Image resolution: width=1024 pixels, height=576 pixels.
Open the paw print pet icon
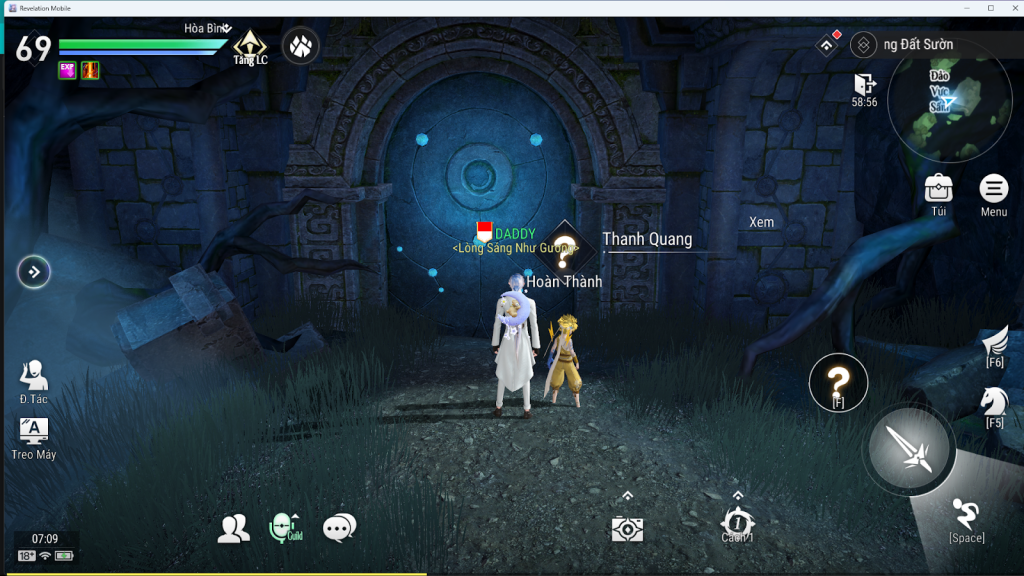(300, 45)
